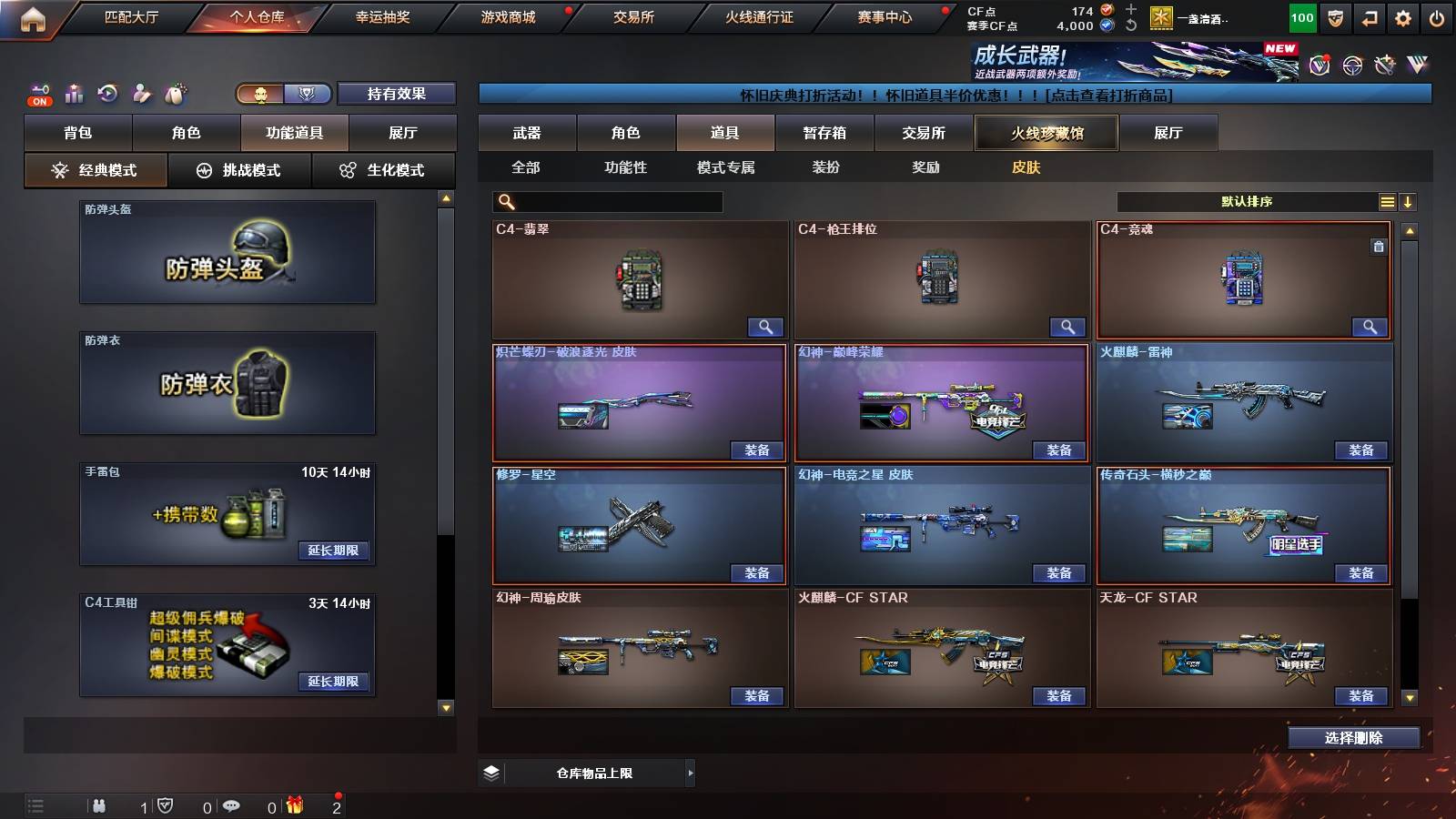
Task: Click the pet egg icon in the left toolbar
Action: tap(173, 93)
